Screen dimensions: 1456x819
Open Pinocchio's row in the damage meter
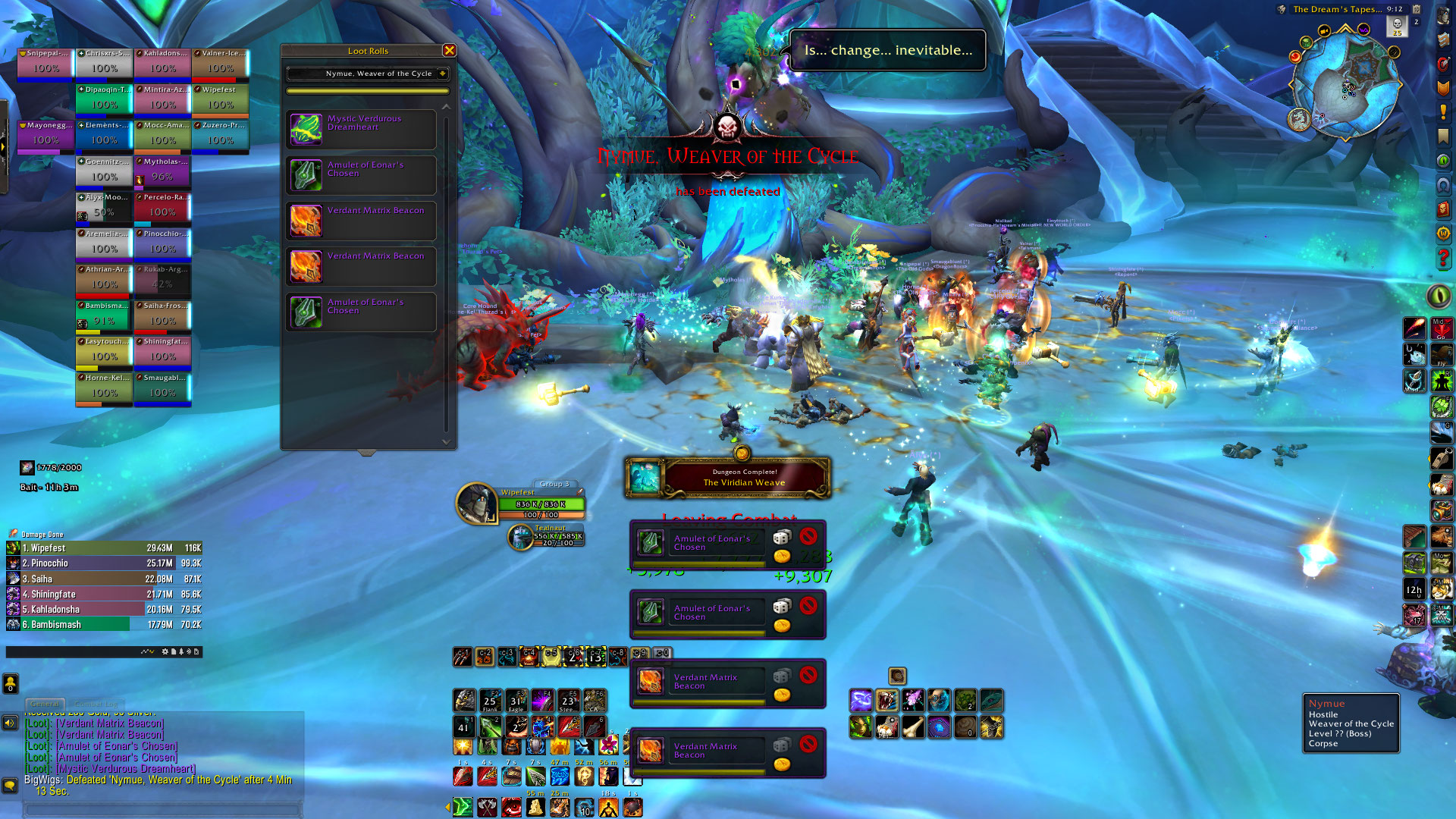[x=104, y=563]
